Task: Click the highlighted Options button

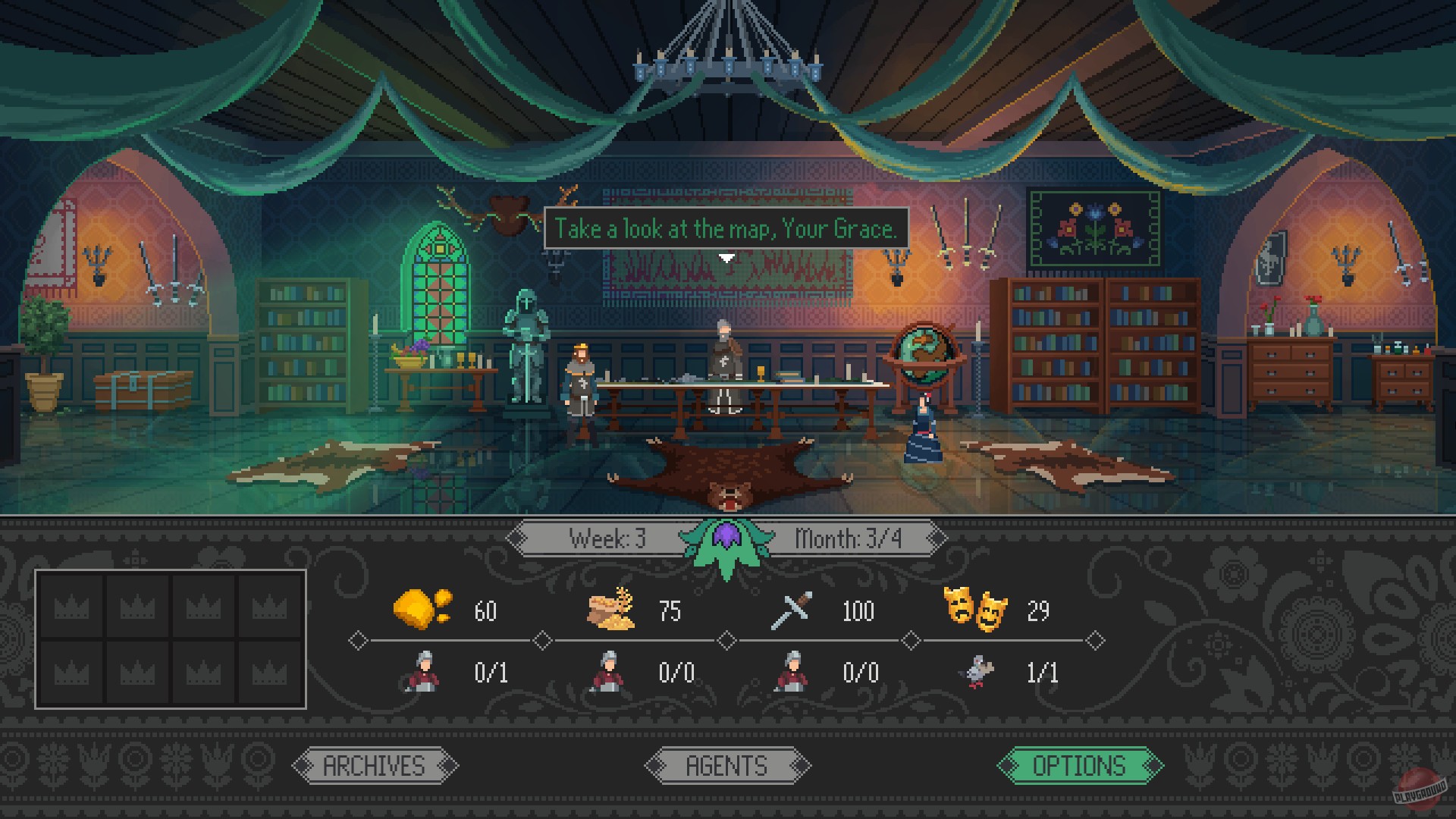Action: [1076, 765]
